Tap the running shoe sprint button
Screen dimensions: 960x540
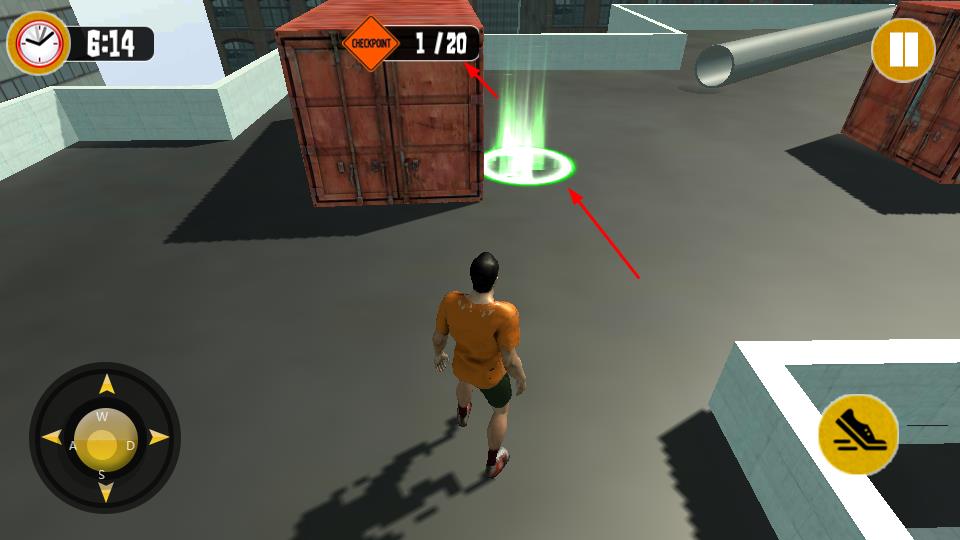tap(857, 435)
